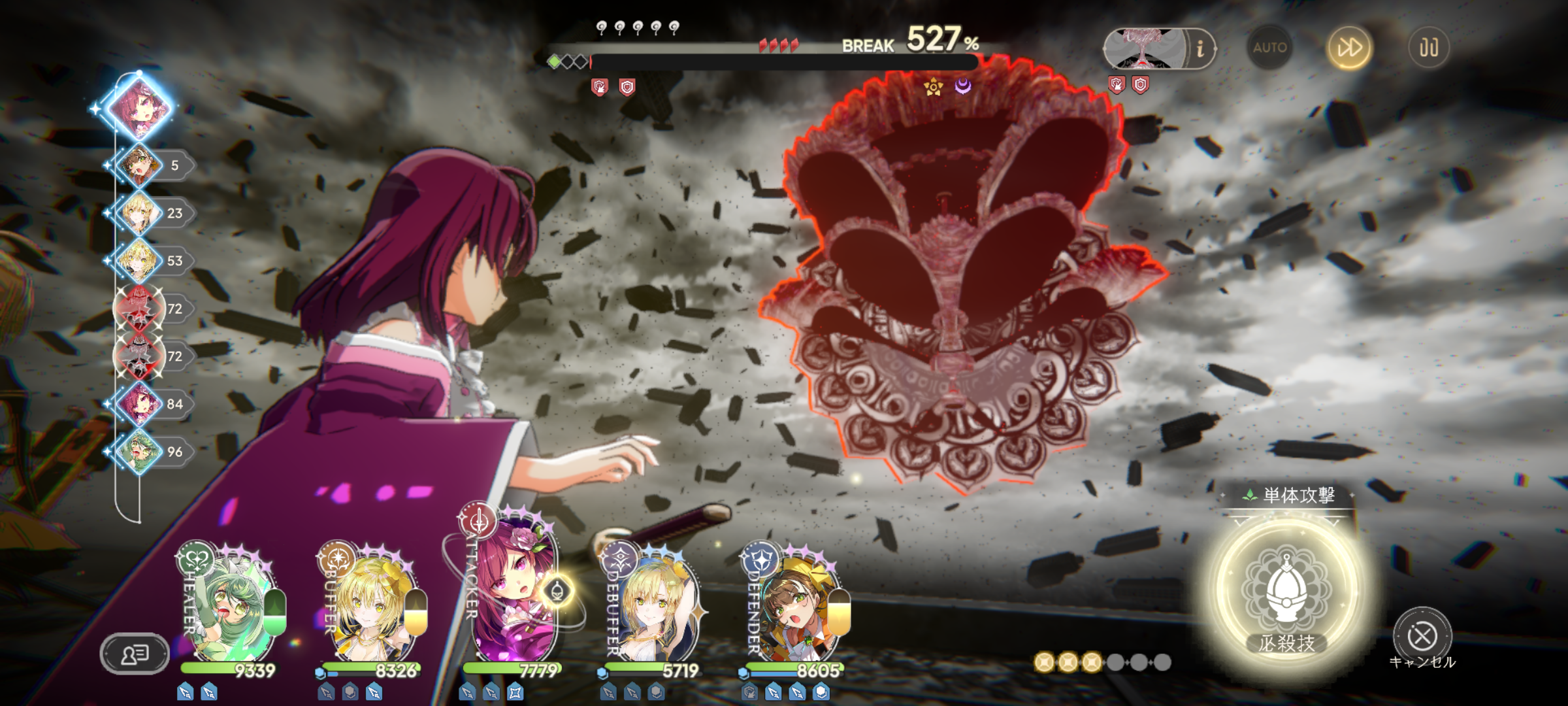This screenshot has width=1568, height=706.
Task: Toggle AUTO battle mode
Action: [1269, 48]
